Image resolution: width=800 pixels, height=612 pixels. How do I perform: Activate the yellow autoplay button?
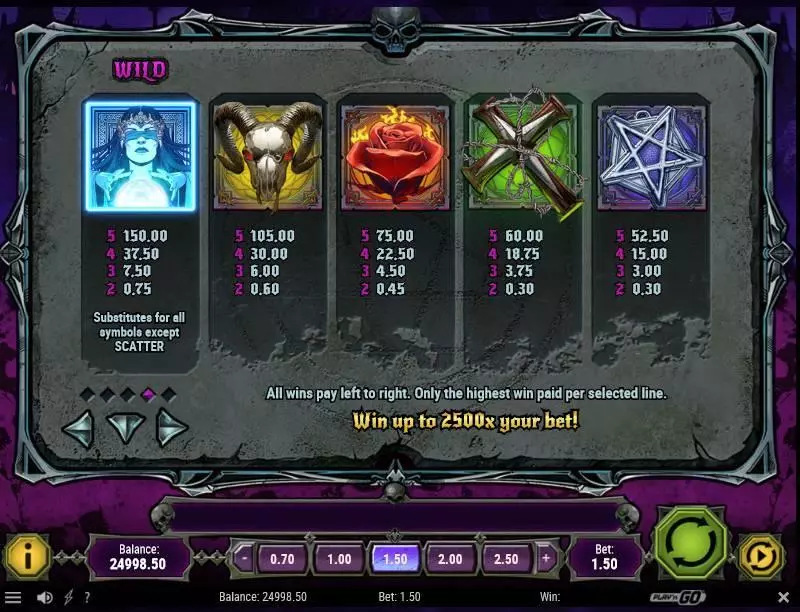pos(760,558)
